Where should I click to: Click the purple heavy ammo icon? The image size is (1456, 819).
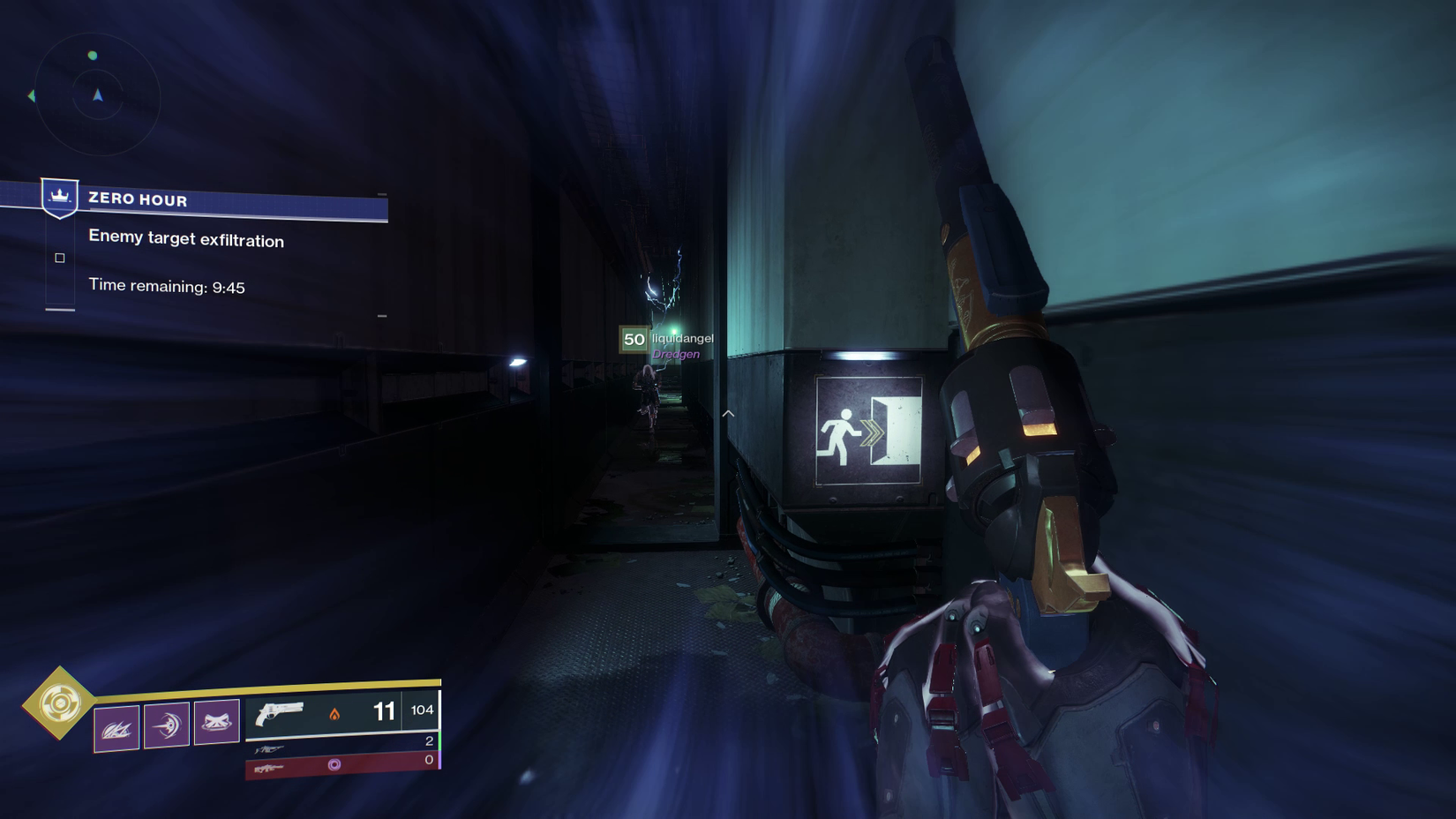point(335,763)
